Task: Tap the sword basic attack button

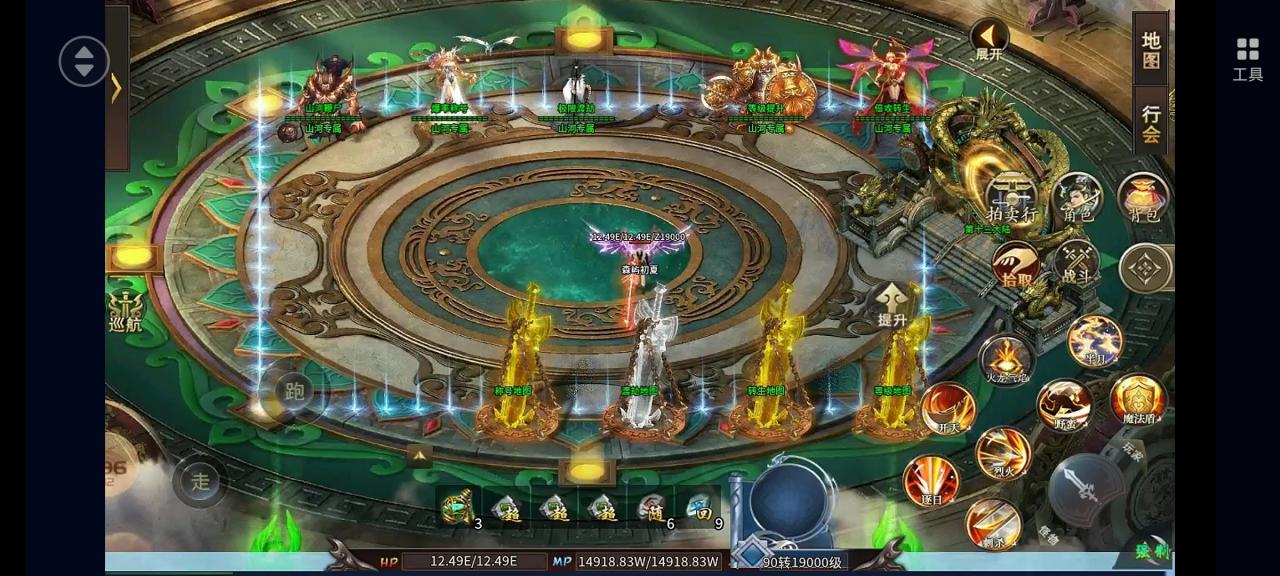Action: tap(1086, 489)
